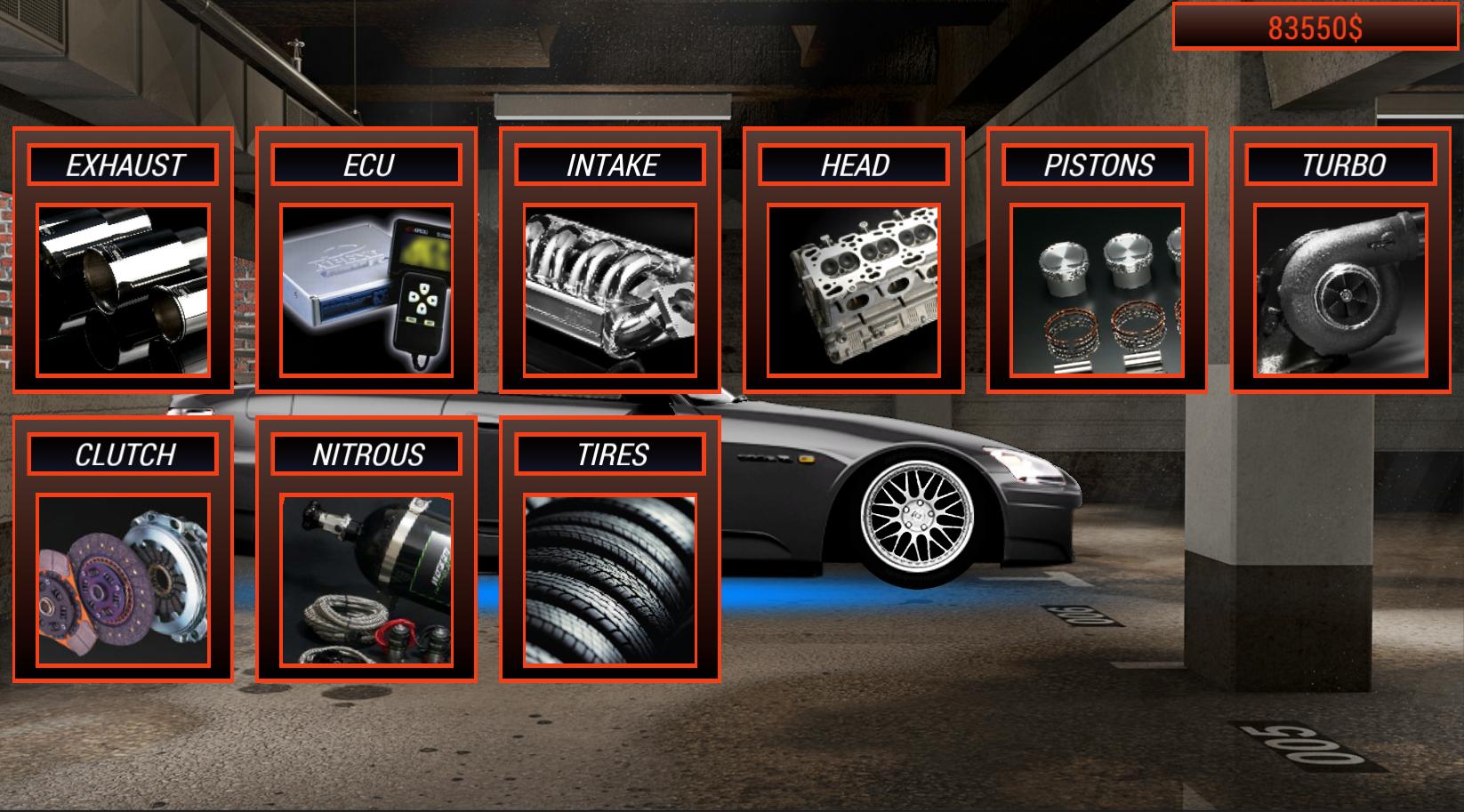Select the Exhaust part image
The height and width of the screenshot is (812, 1464).
pyautogui.click(x=125, y=289)
